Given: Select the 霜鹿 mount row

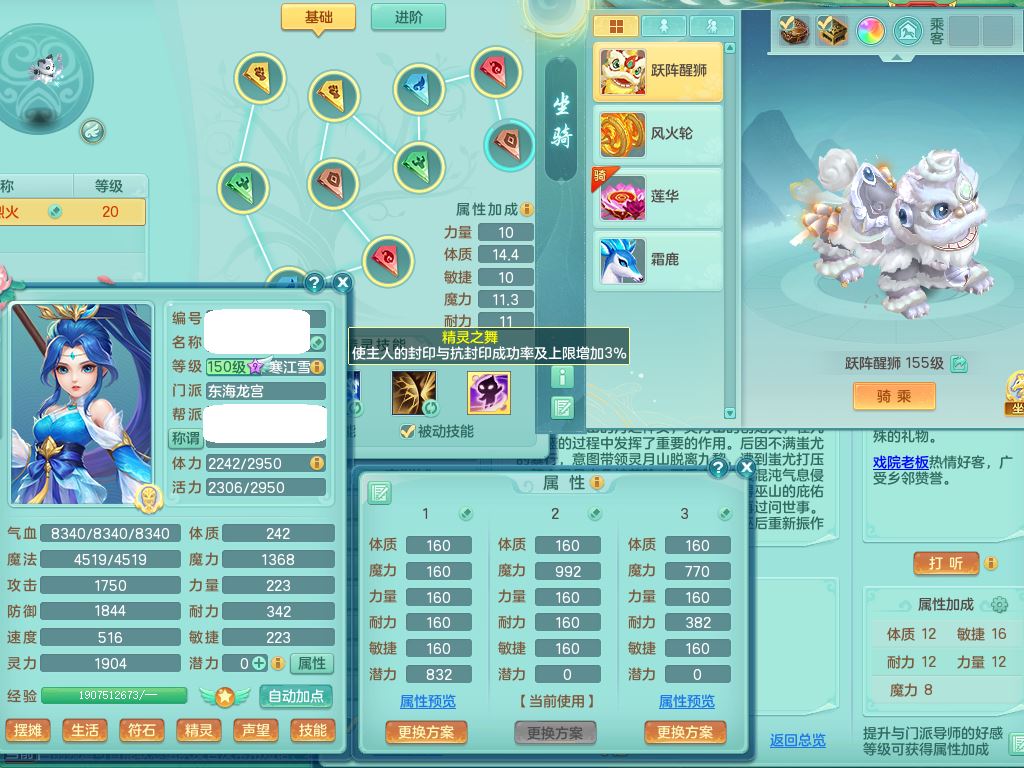Looking at the screenshot, I should point(657,259).
